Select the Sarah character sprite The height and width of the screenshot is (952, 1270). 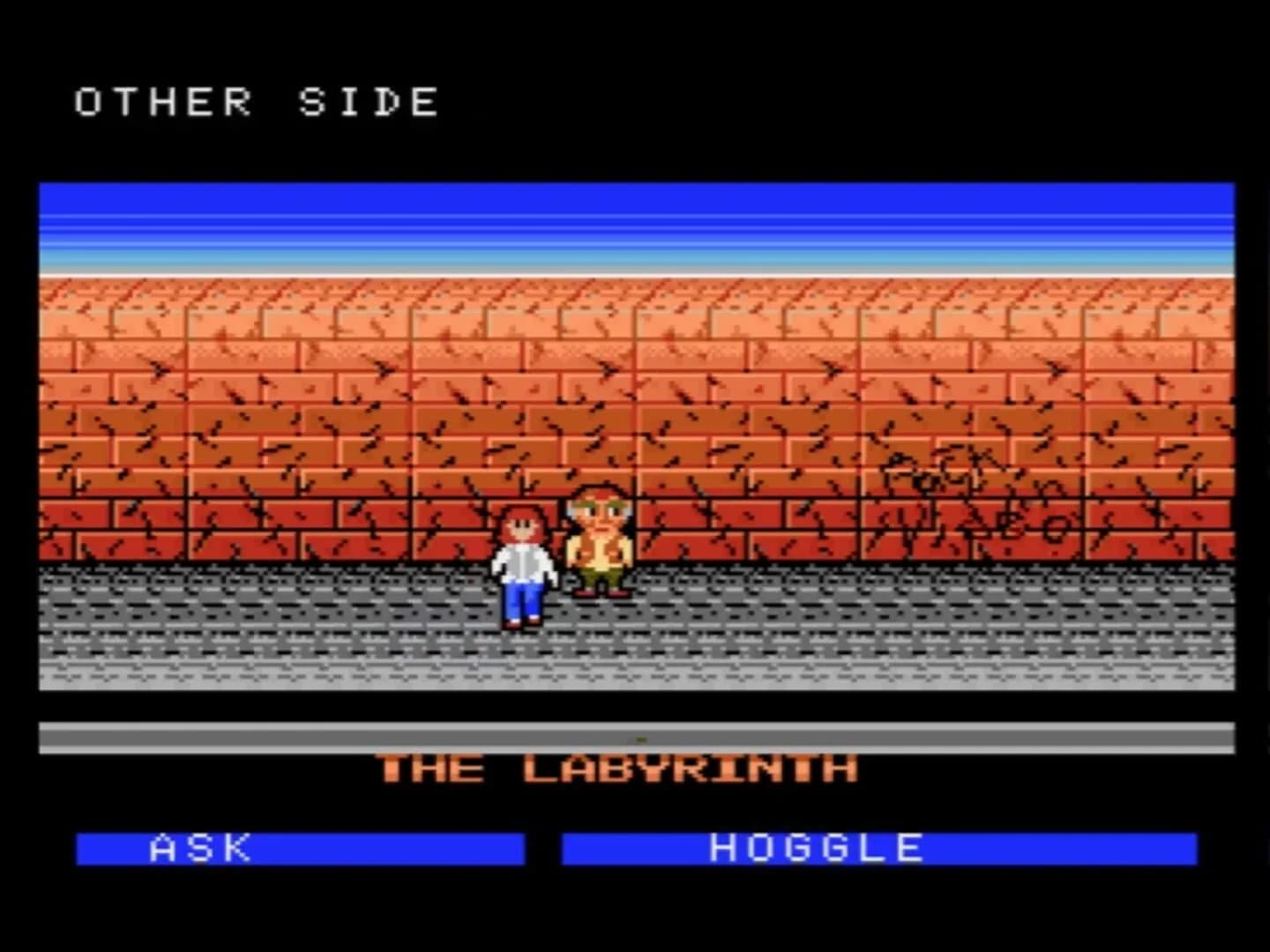click(x=525, y=564)
